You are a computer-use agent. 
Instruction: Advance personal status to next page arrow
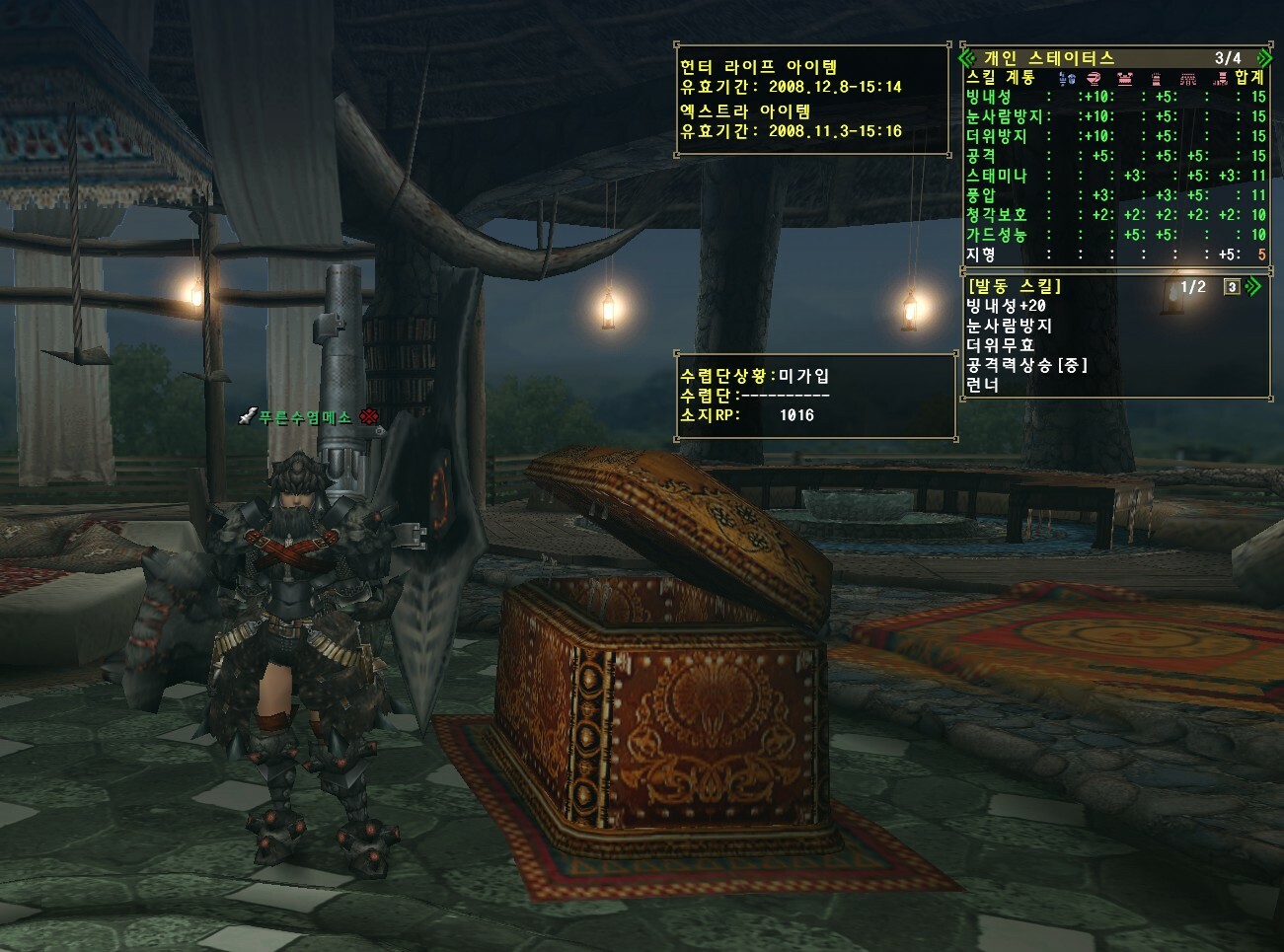pos(1262,58)
